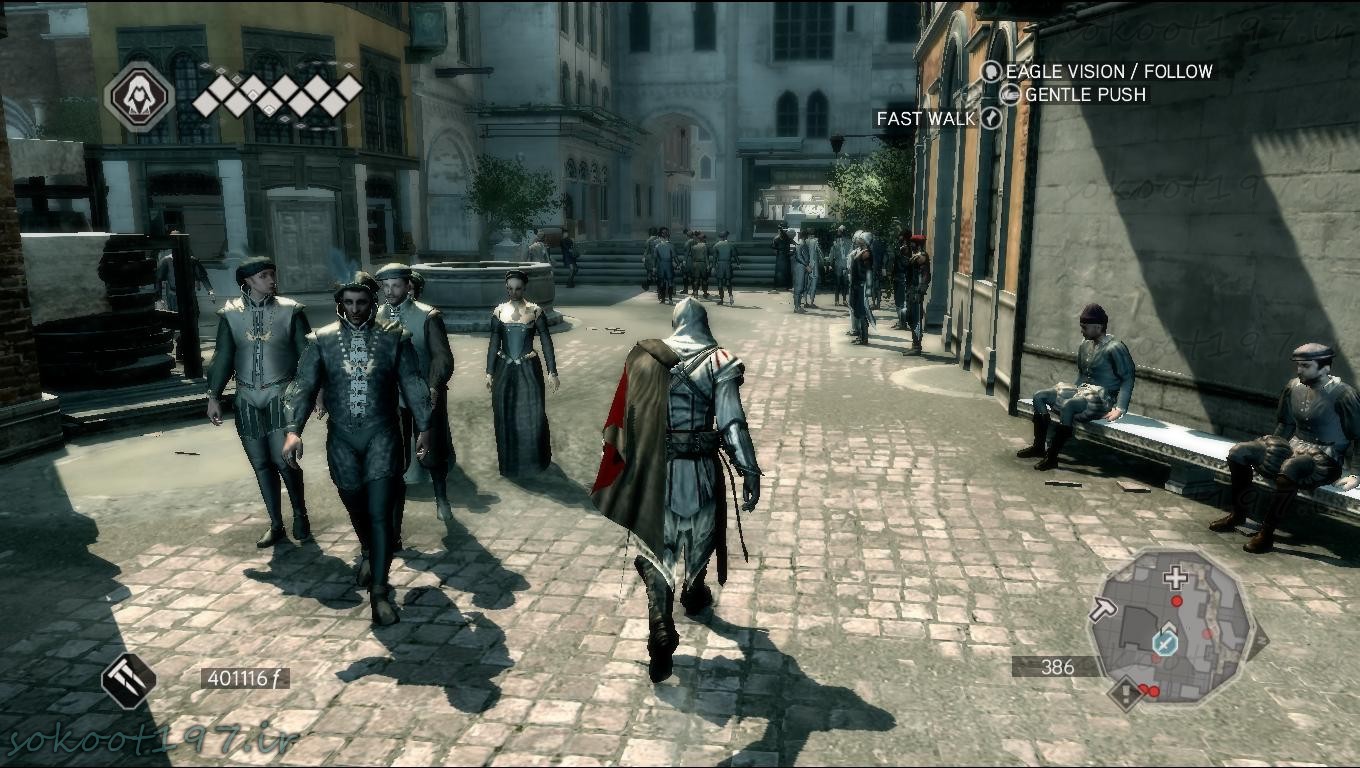The width and height of the screenshot is (1360, 768).
Task: Select the blacksmith hammer marker on minimap
Action: tap(1103, 608)
